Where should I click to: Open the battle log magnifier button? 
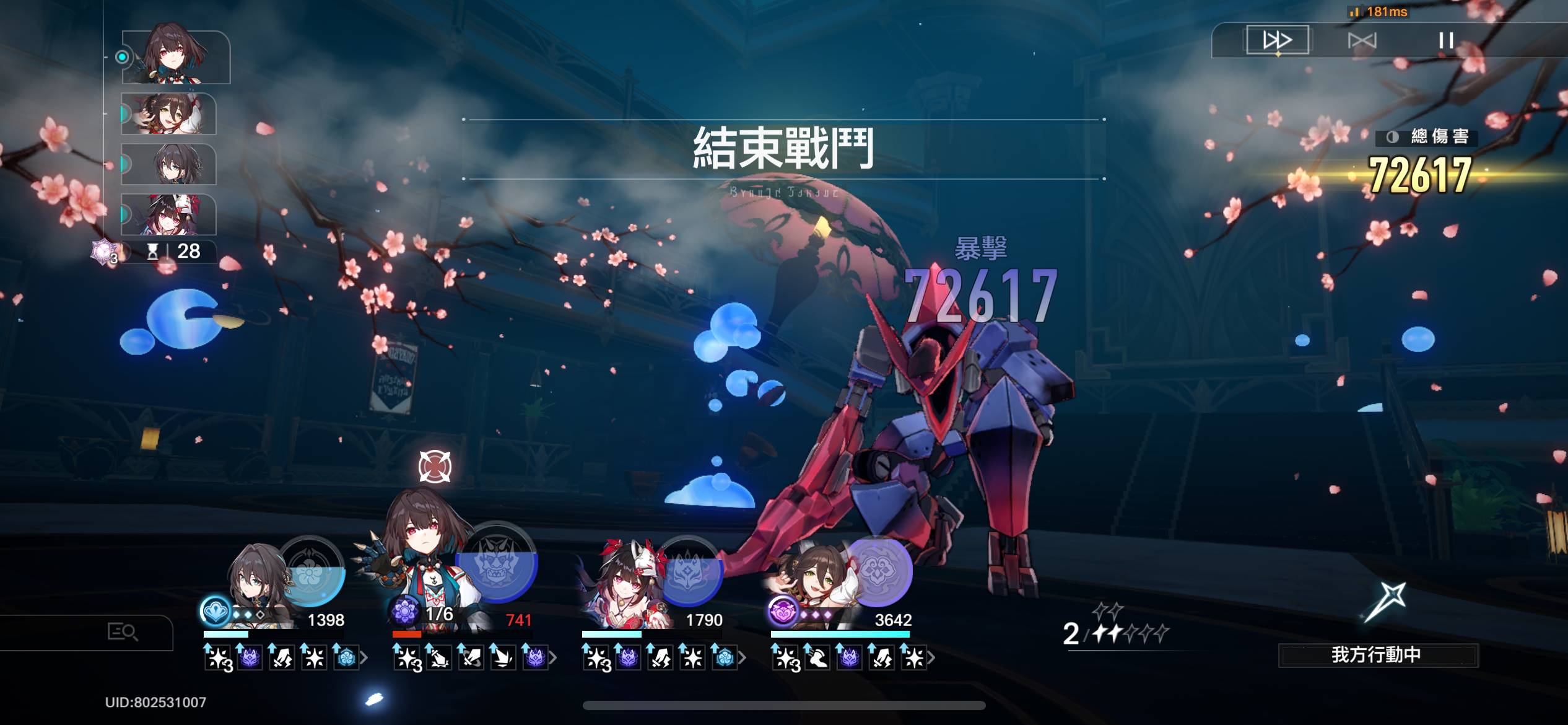tap(122, 632)
